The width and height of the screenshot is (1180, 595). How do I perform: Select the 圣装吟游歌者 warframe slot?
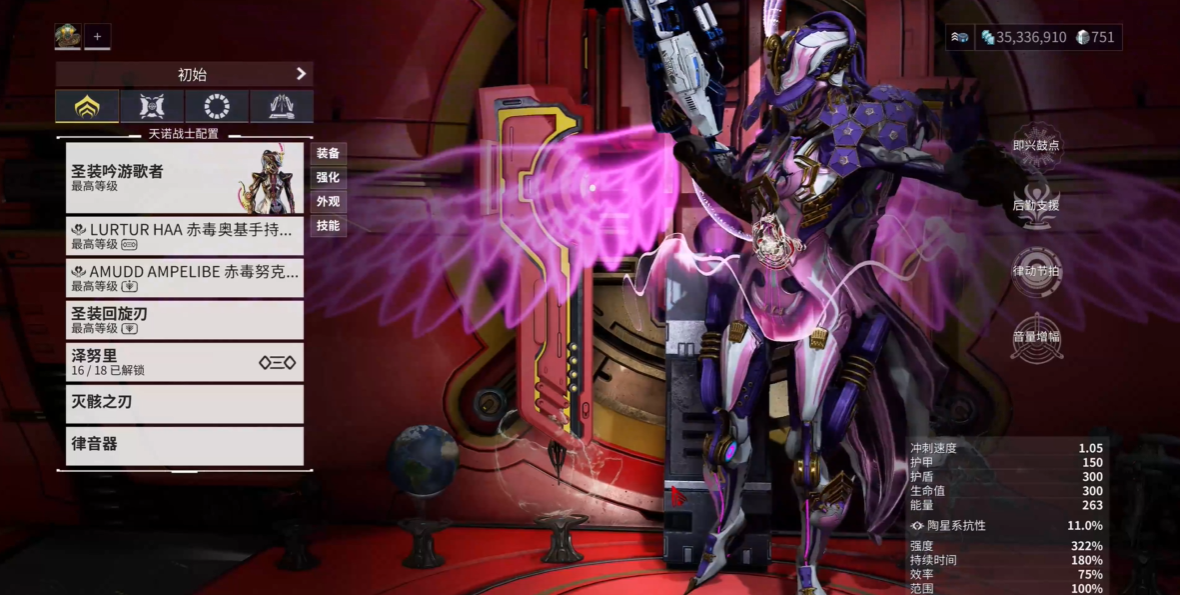[184, 178]
